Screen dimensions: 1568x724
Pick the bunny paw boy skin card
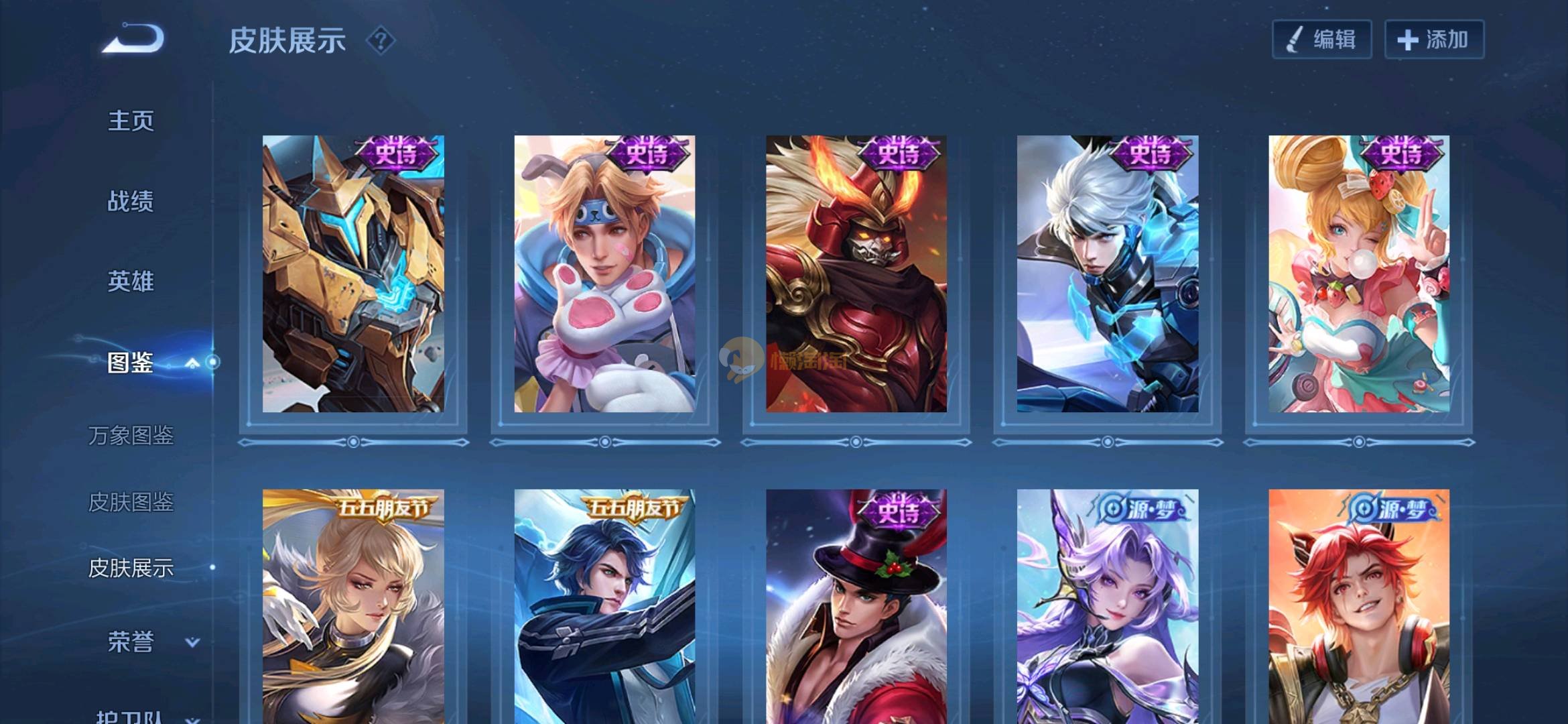604,274
